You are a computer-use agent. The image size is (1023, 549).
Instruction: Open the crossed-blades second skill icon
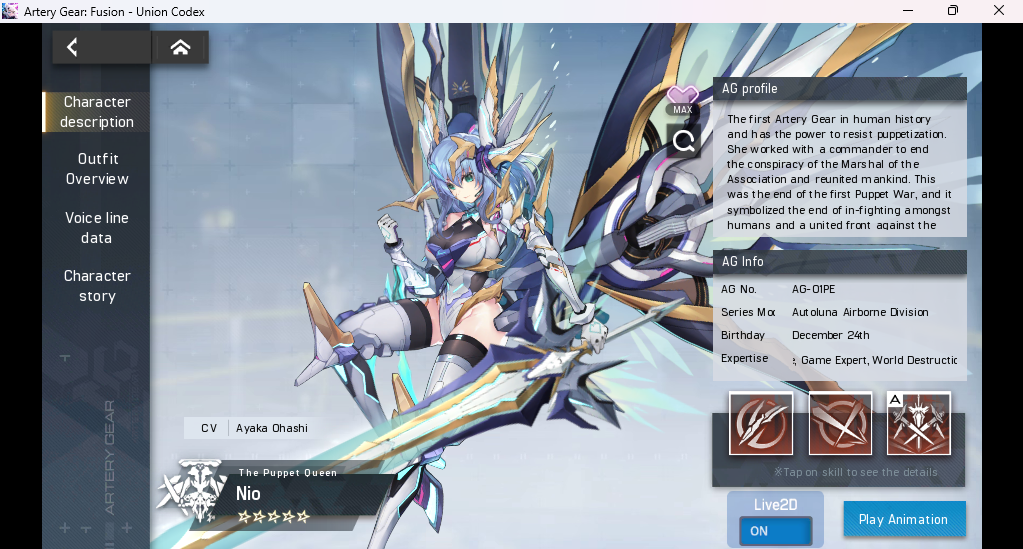pos(840,424)
